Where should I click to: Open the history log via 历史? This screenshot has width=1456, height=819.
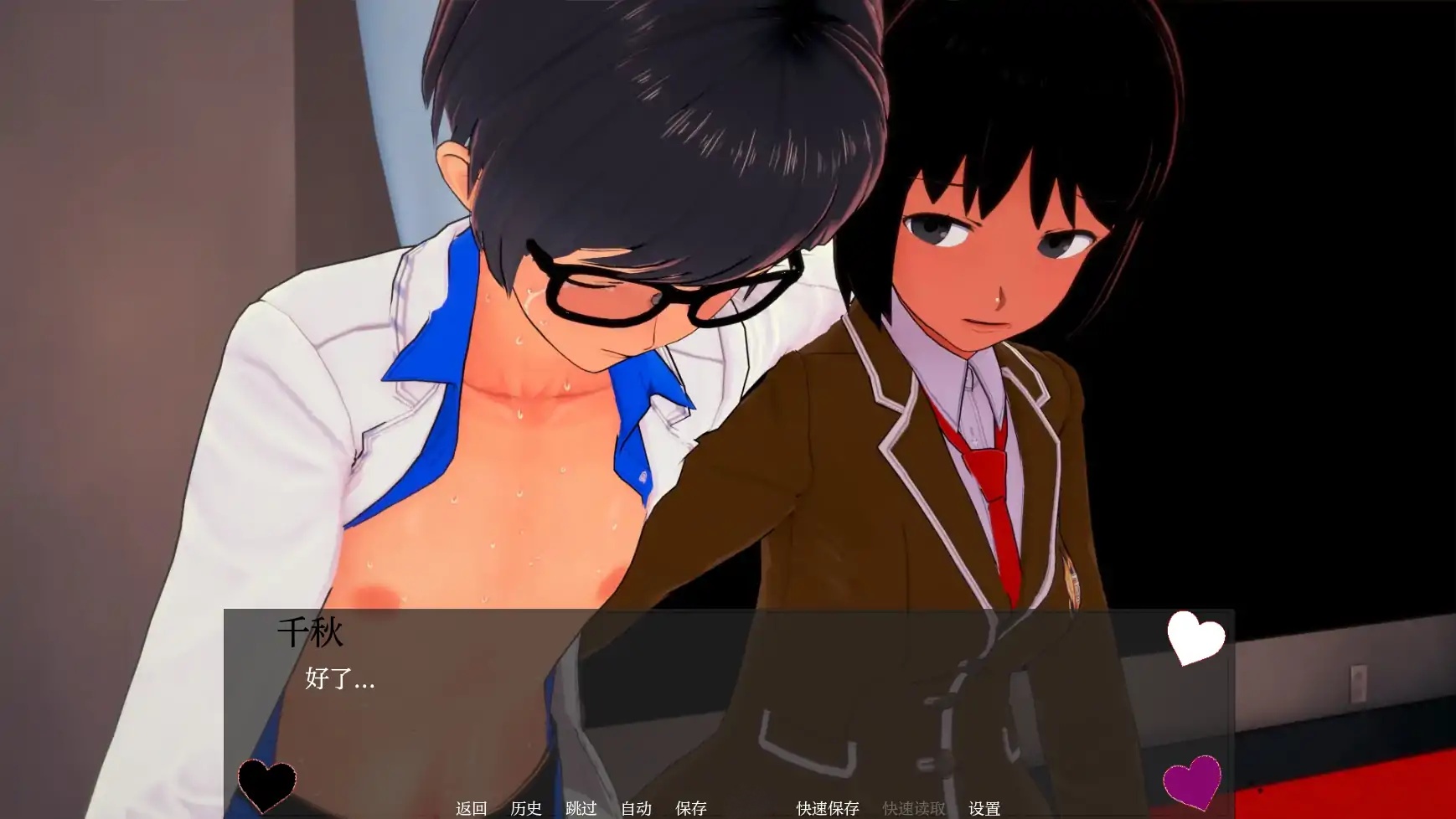click(x=524, y=809)
